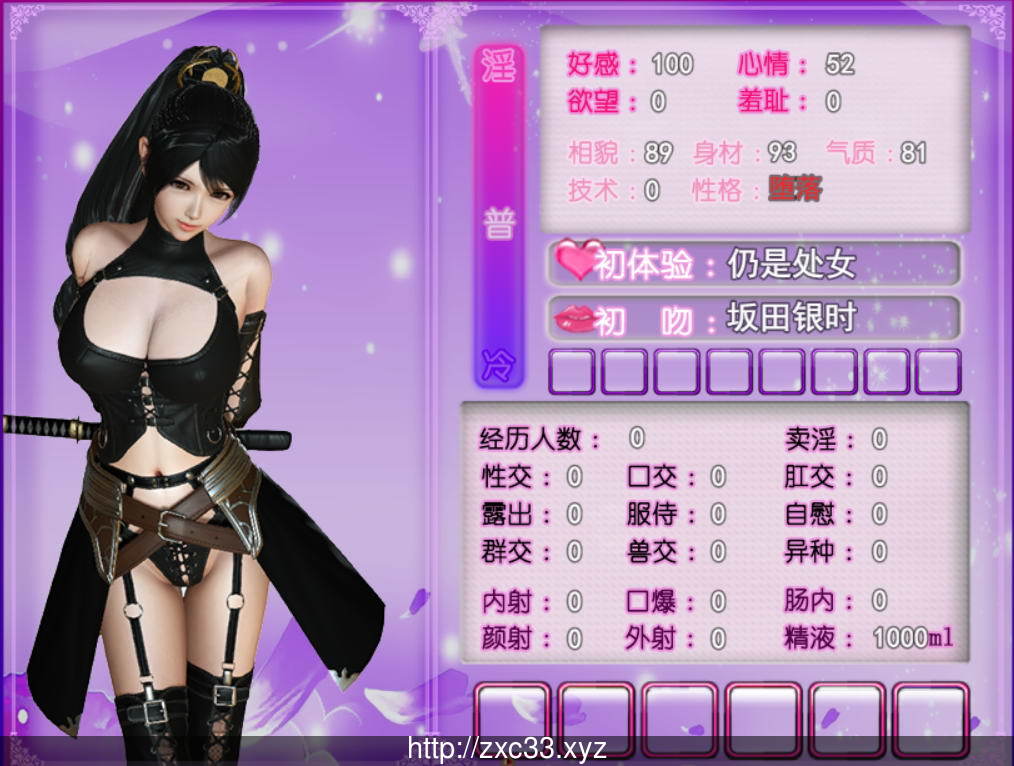Open the zxc33.xyz watermark link
This screenshot has width=1014, height=766.
coord(507,748)
